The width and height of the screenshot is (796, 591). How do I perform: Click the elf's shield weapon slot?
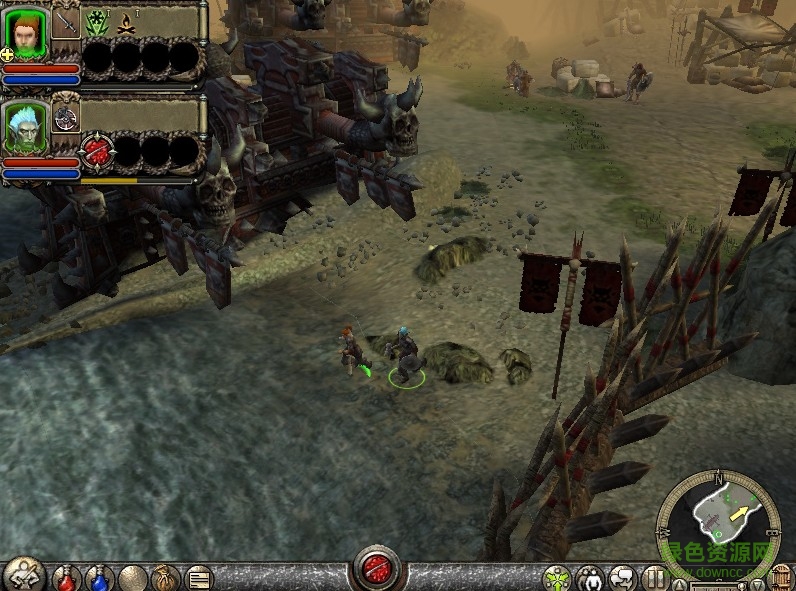tap(66, 117)
